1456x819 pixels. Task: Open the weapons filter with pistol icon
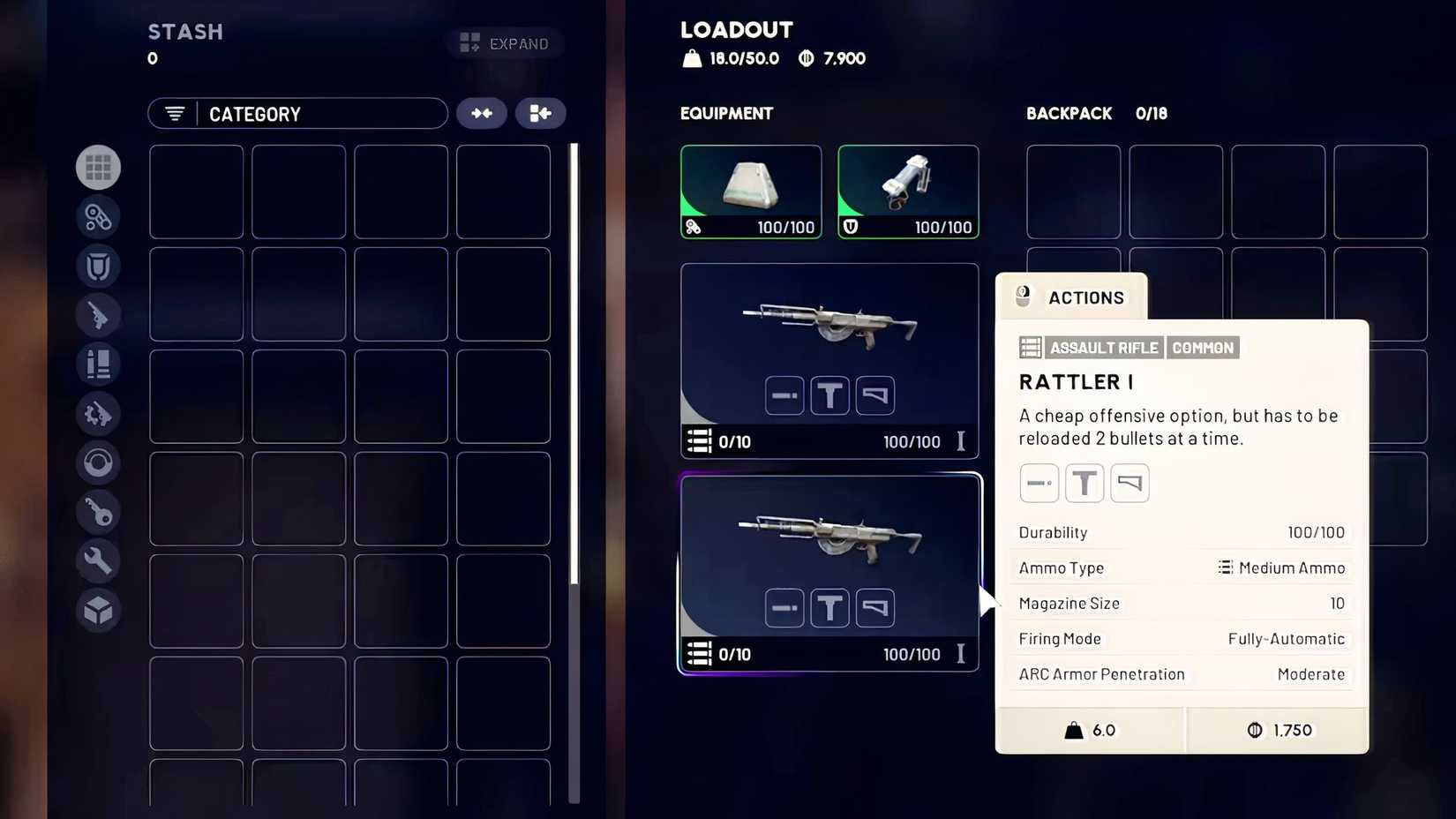coord(98,315)
